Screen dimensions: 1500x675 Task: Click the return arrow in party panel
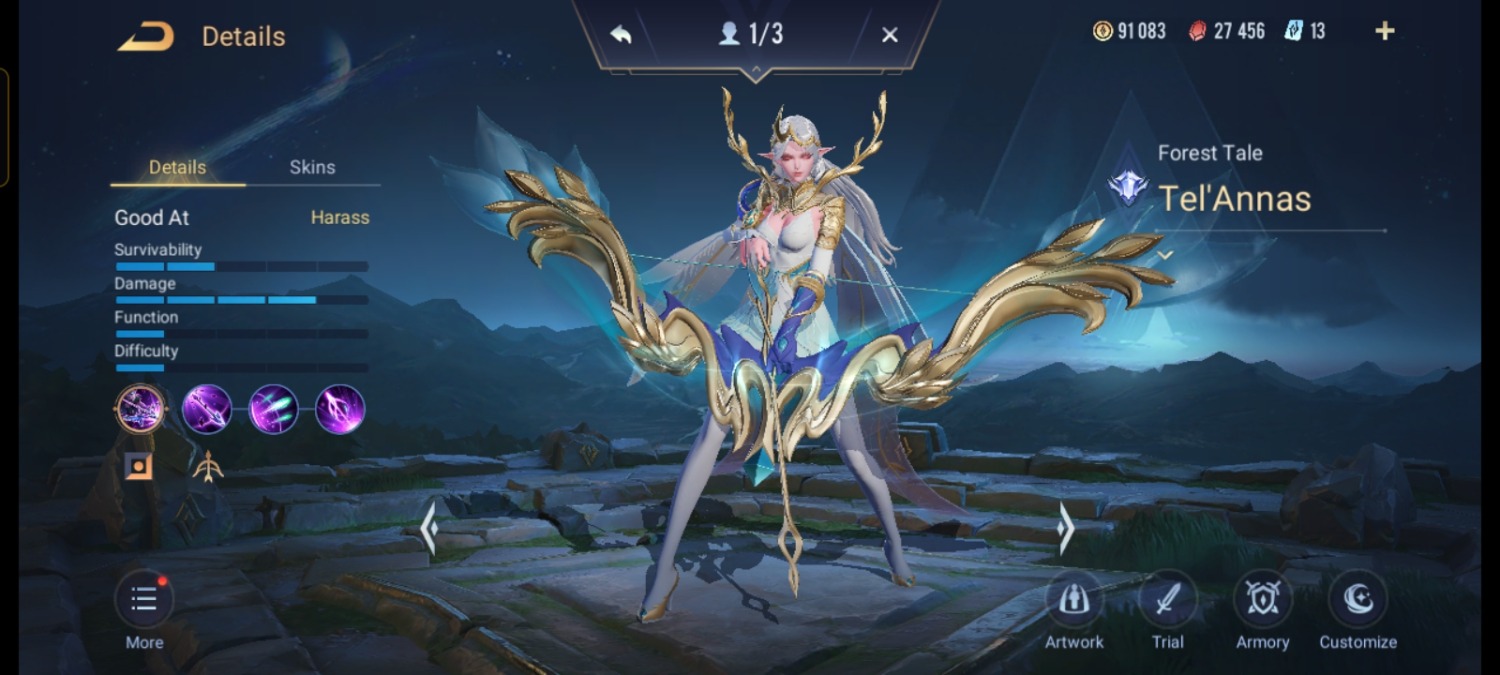coord(621,35)
